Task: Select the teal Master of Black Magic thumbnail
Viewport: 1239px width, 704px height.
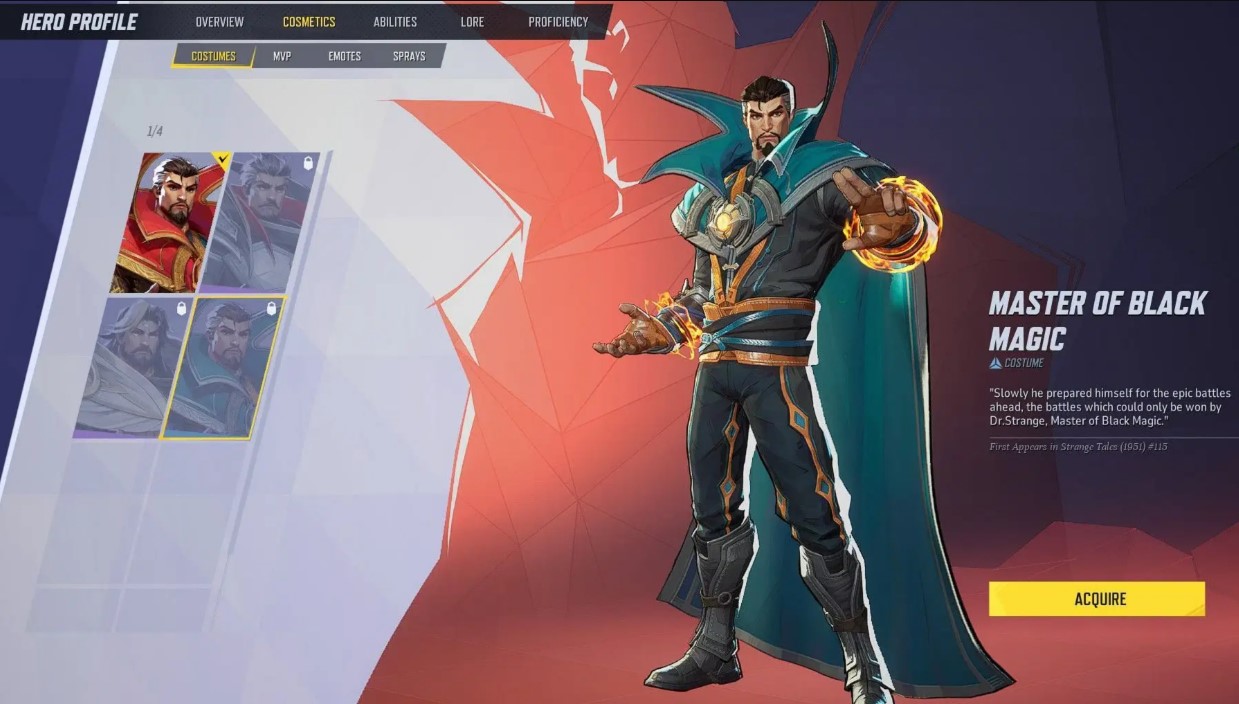Action: pos(224,366)
